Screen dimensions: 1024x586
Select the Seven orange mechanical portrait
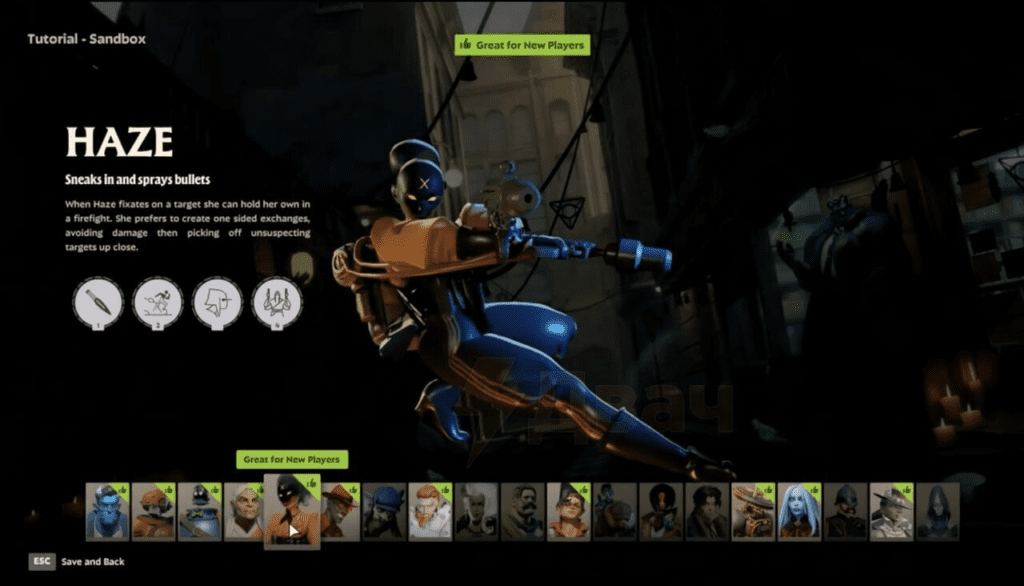click(754, 512)
